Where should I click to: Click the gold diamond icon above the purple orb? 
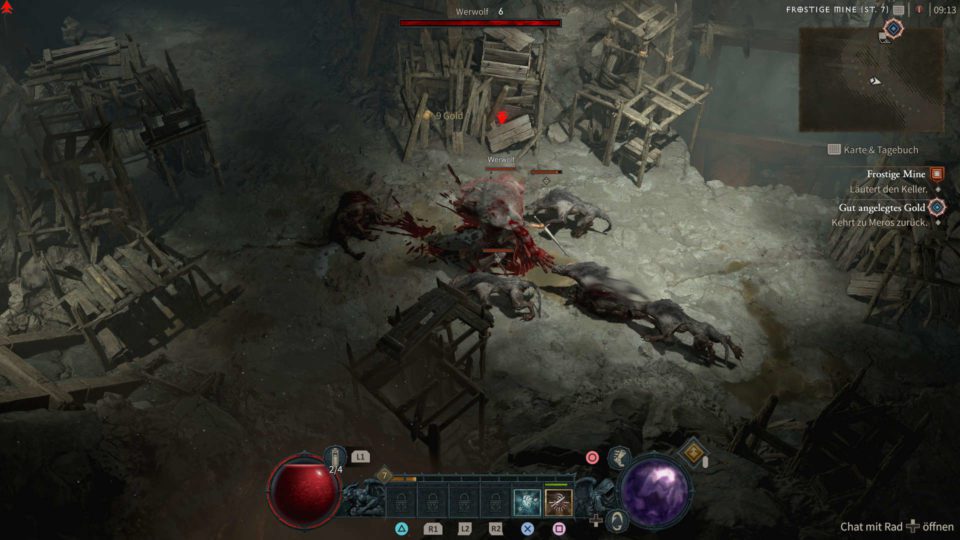coord(691,452)
